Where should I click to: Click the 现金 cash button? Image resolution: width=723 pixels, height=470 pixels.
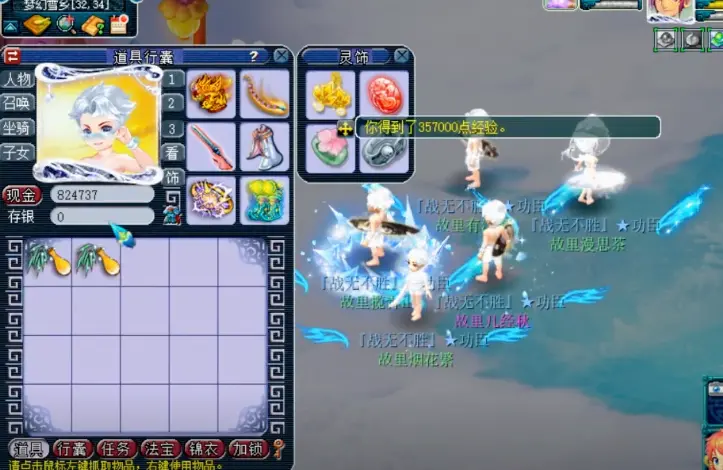(x=21, y=195)
